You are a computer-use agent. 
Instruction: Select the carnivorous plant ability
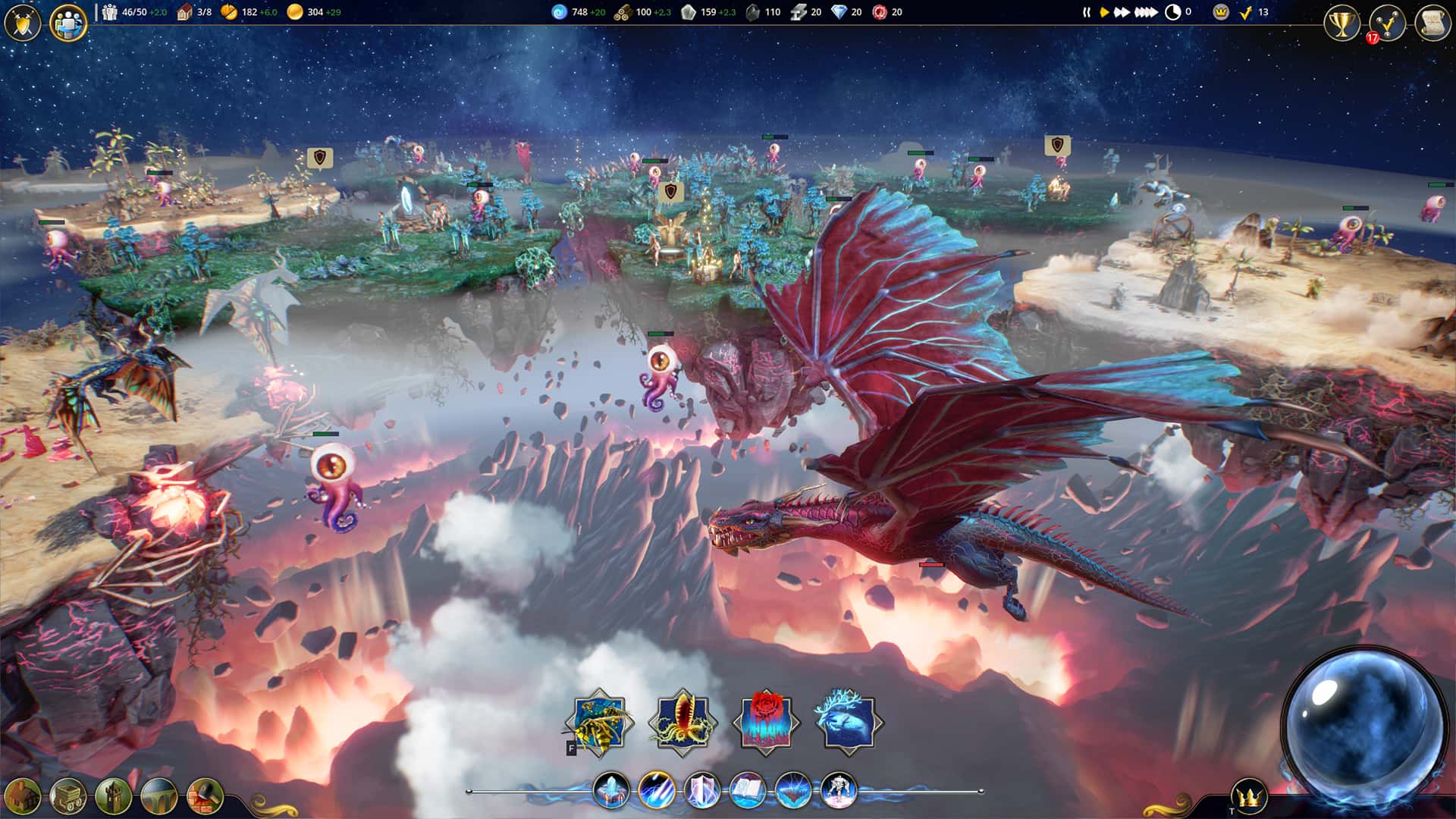tap(682, 723)
